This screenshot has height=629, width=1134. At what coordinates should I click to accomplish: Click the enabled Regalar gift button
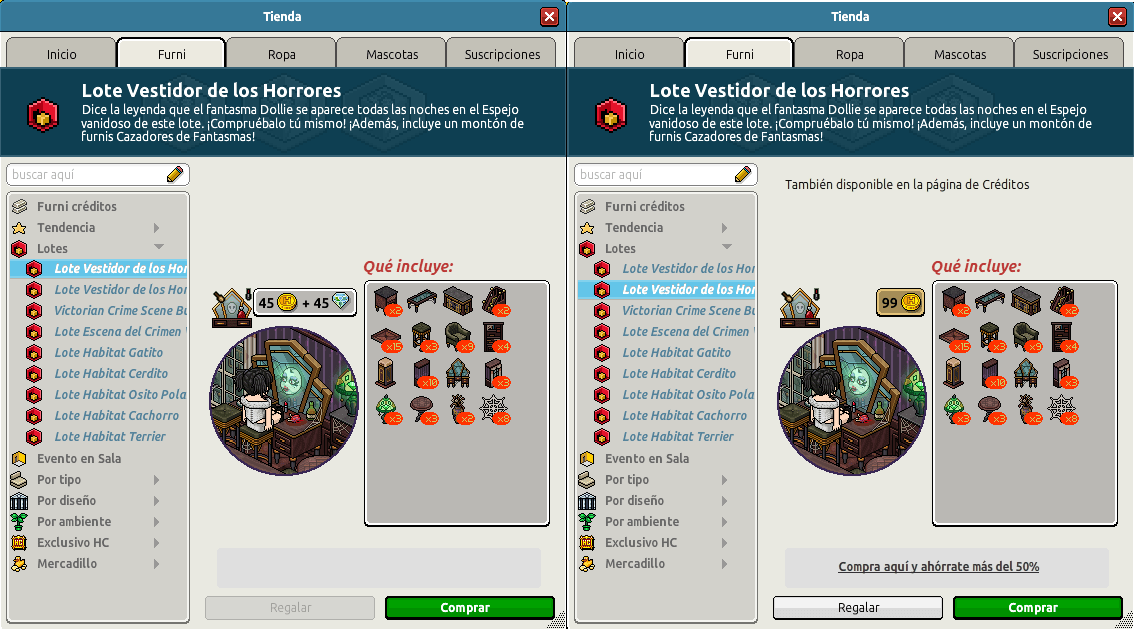click(x=858, y=608)
